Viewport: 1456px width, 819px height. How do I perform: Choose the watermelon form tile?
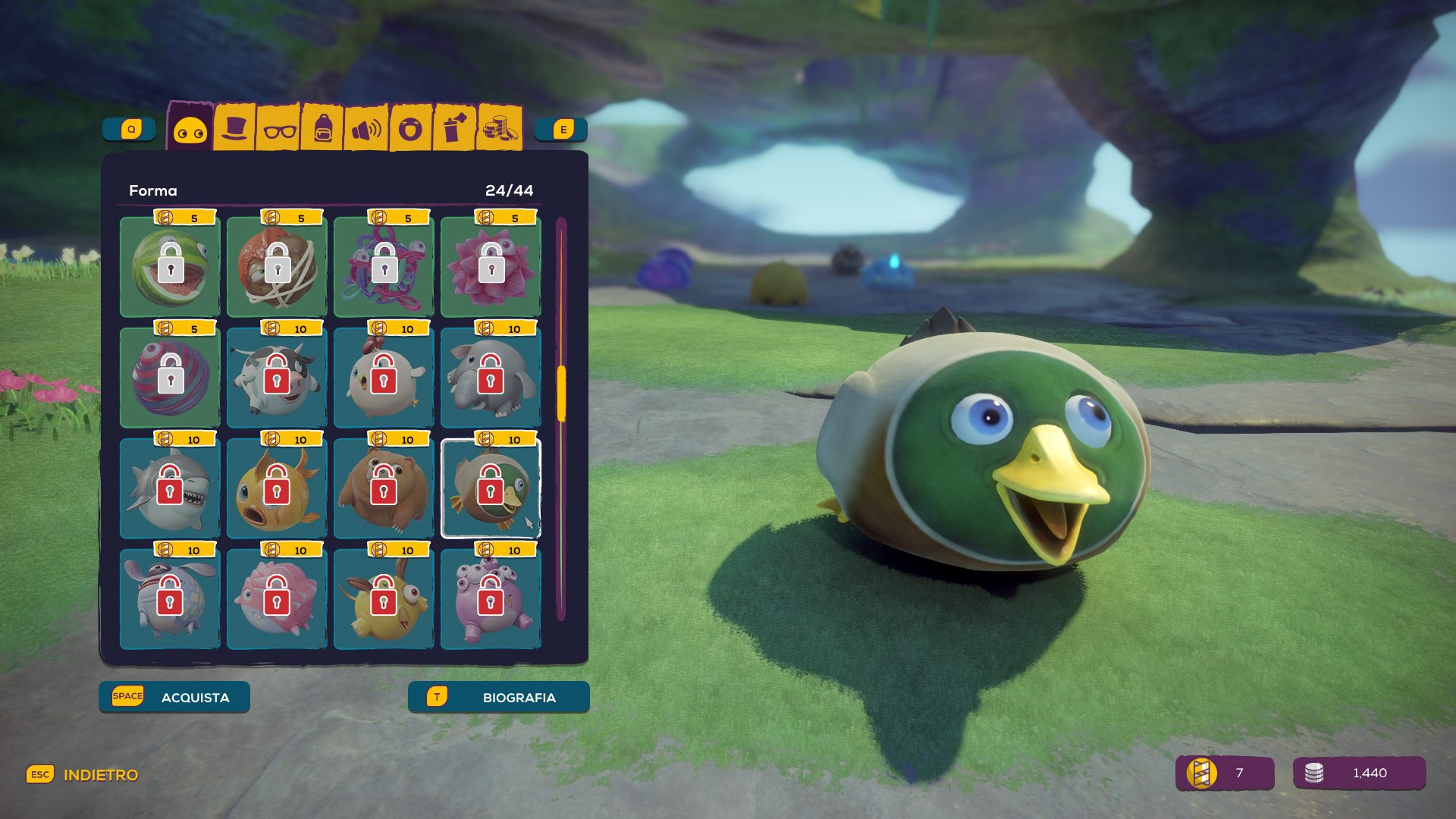[x=171, y=267]
